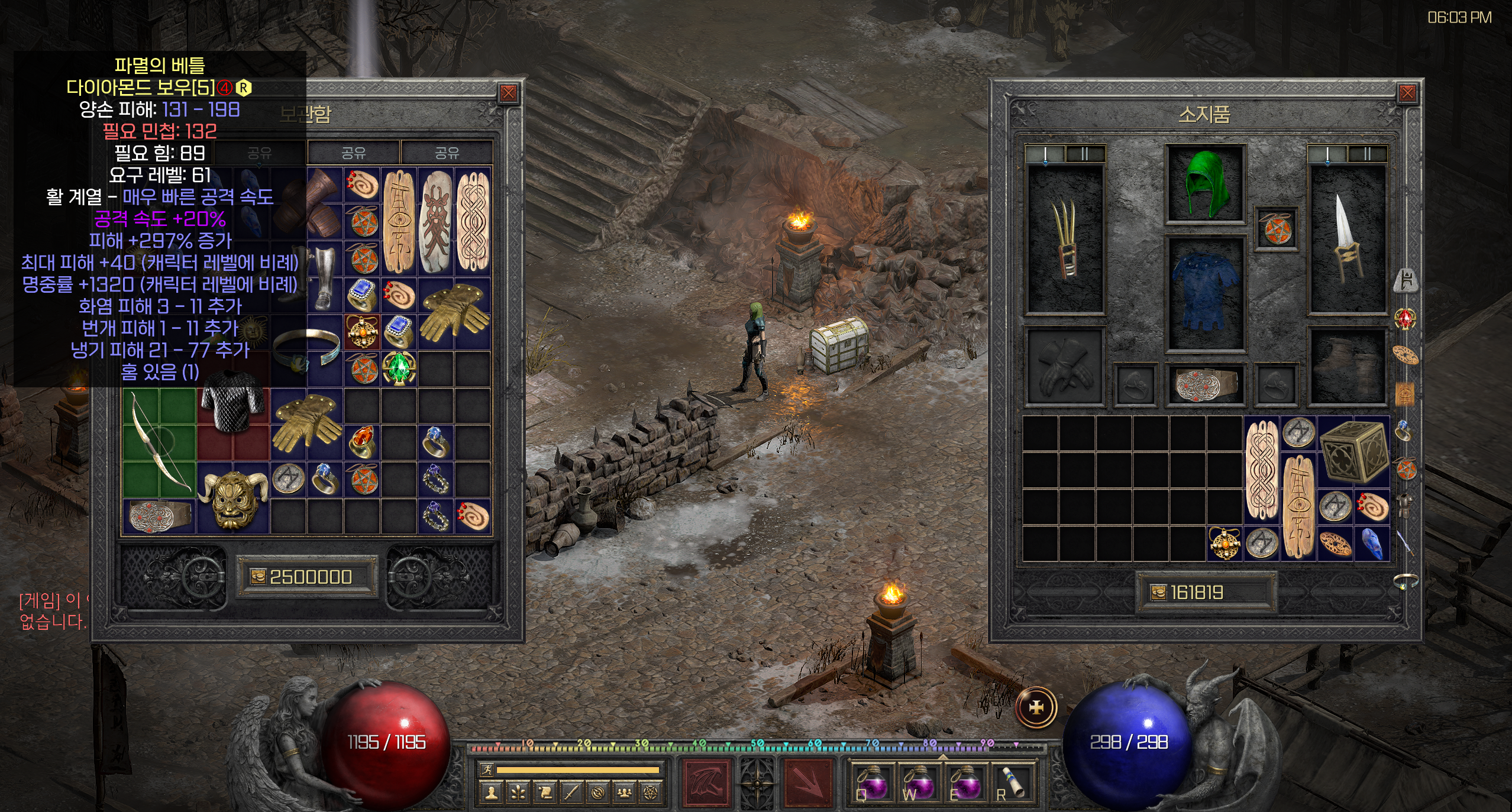The height and width of the screenshot is (812, 1512).
Task: Click the gold plus button near mana orb
Action: click(1036, 707)
